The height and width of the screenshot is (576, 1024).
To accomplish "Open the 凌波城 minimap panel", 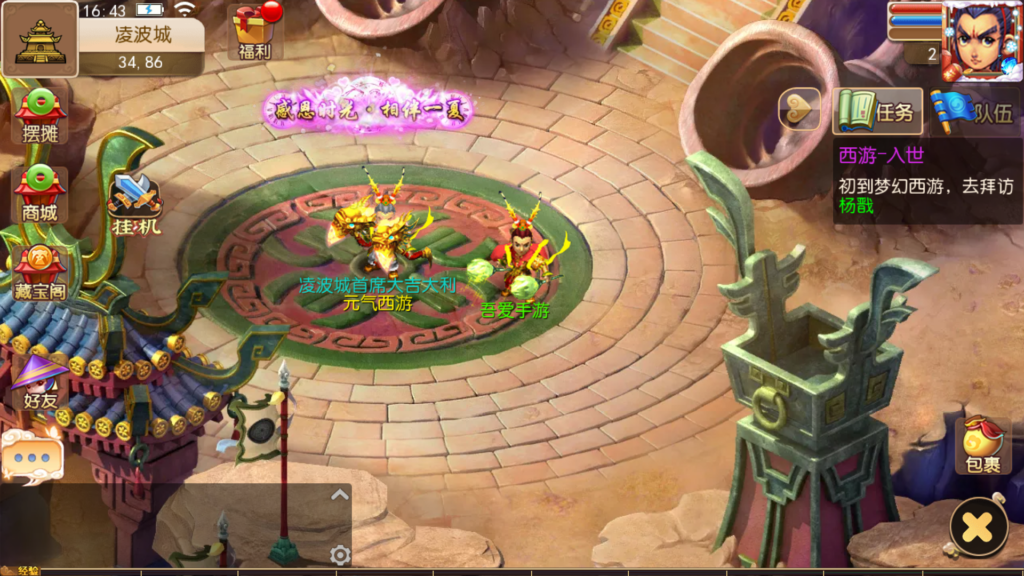I will coord(141,46).
